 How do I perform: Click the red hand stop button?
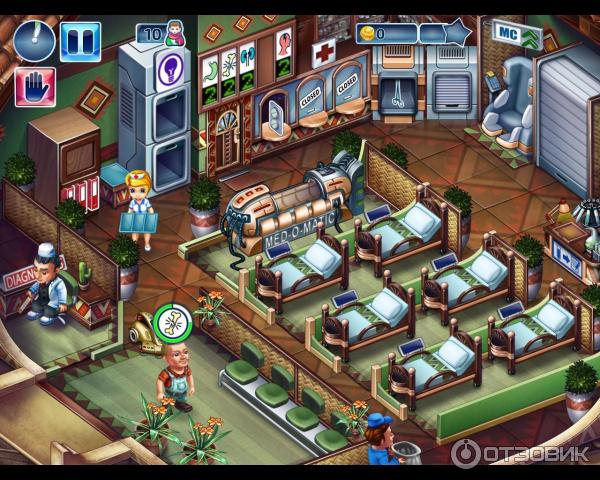(34, 87)
